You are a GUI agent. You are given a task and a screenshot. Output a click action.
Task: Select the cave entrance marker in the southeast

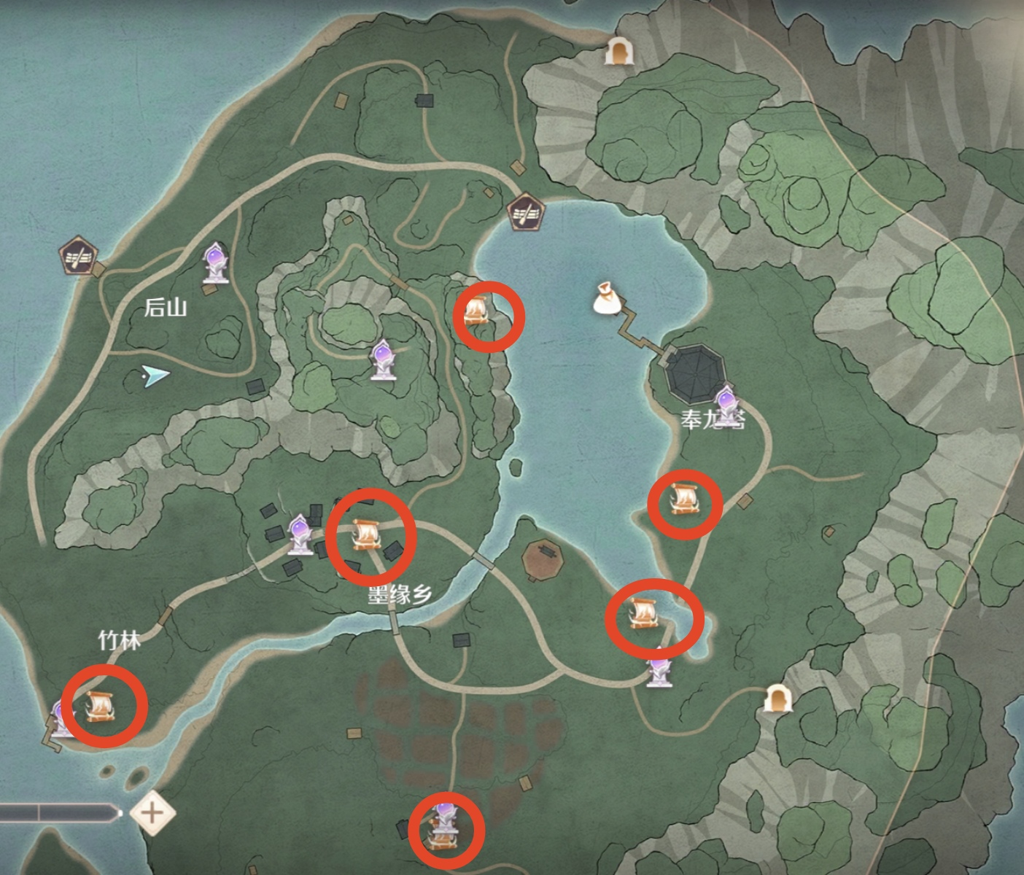777,698
